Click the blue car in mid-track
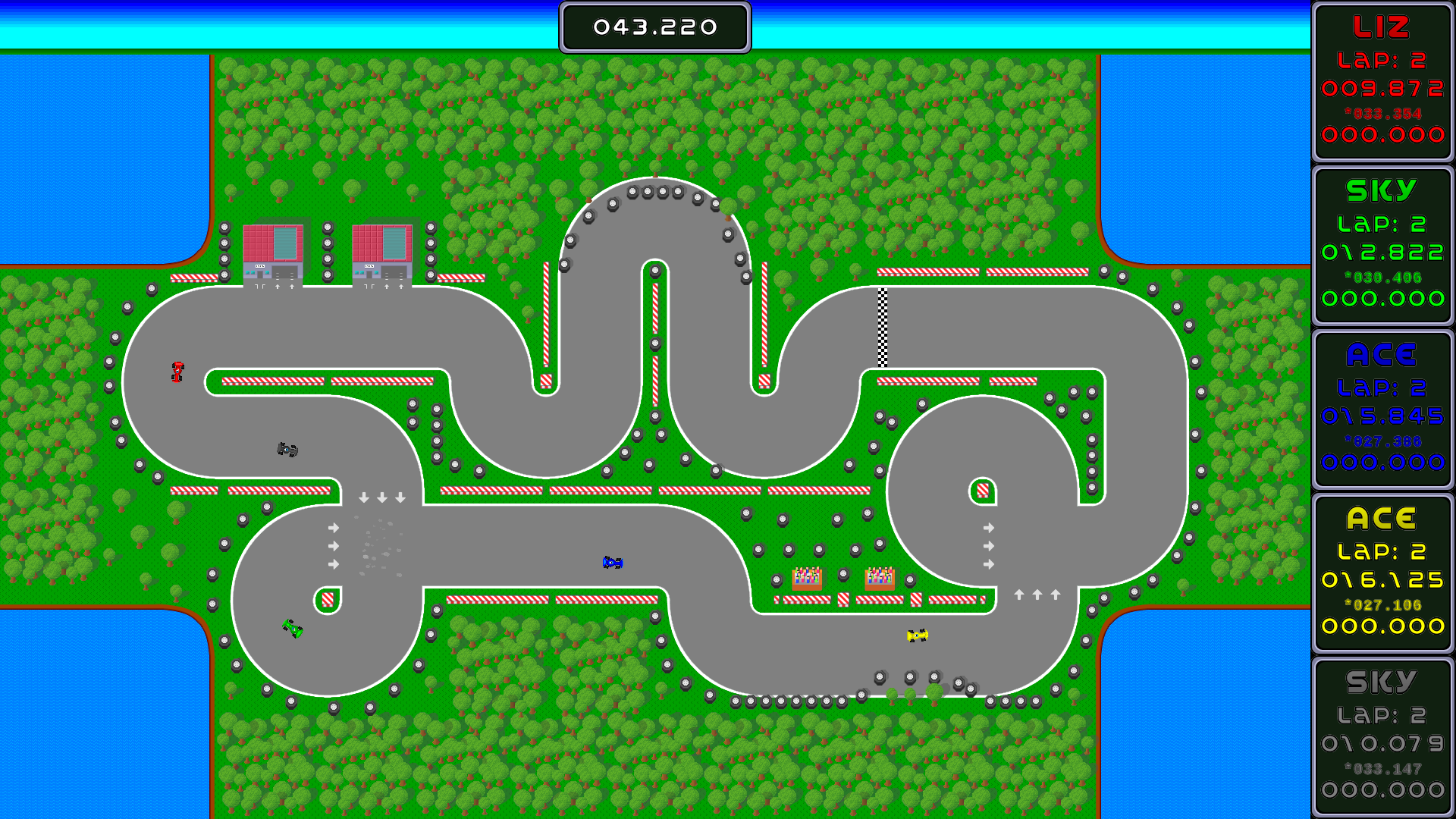The image size is (1456, 819). (611, 562)
